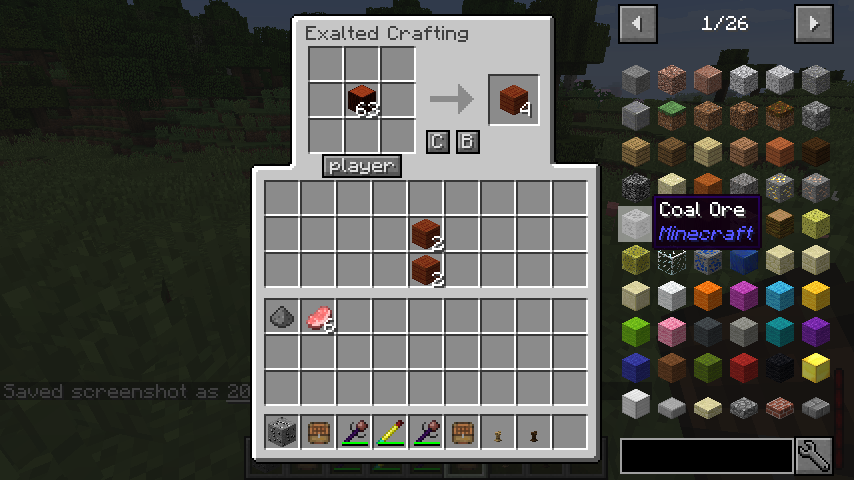Select the dispenser block in the hotbar
This screenshot has width=854, height=480.
tap(282, 432)
